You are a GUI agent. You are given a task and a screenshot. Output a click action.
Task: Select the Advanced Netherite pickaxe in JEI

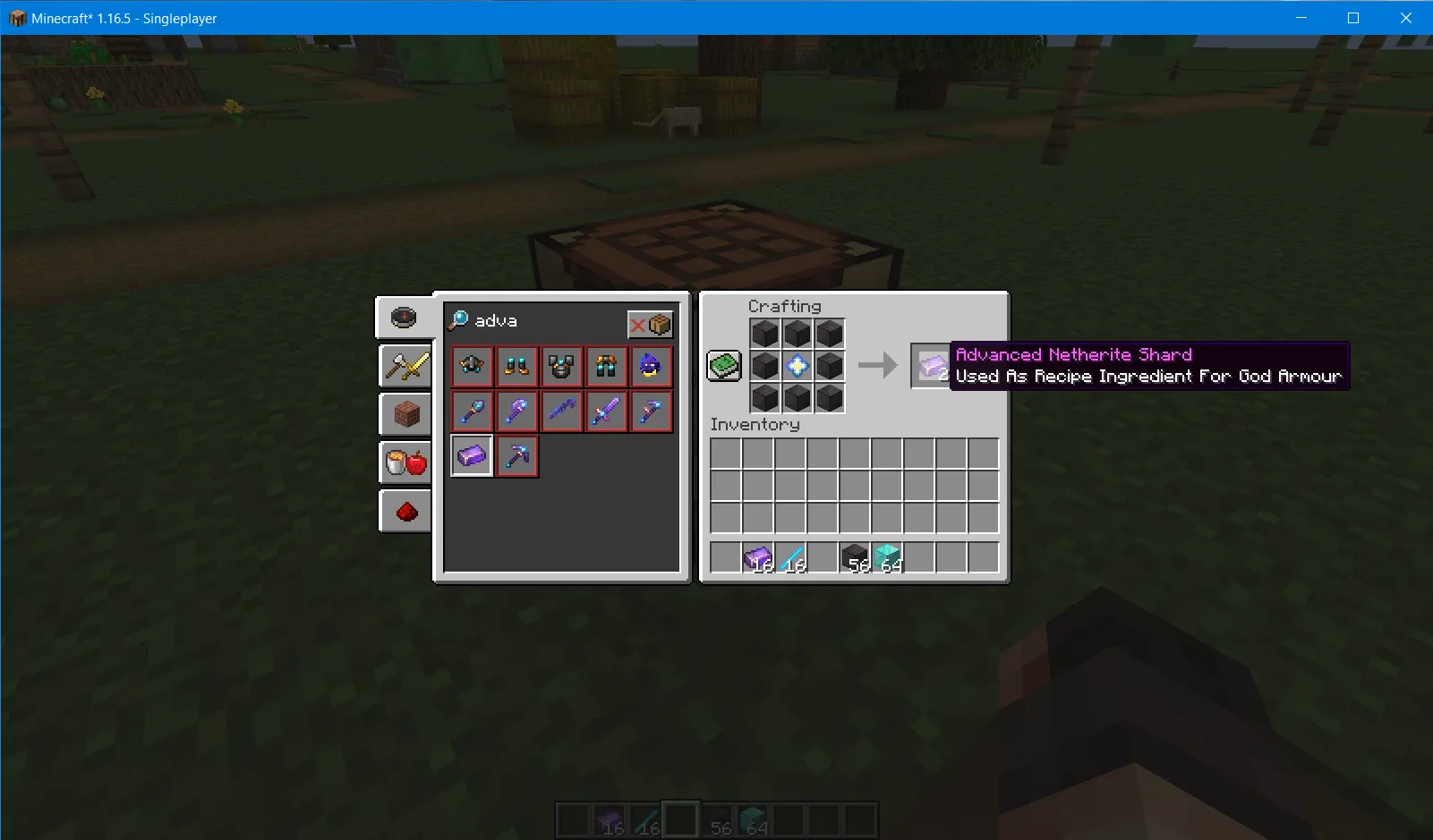click(516, 455)
